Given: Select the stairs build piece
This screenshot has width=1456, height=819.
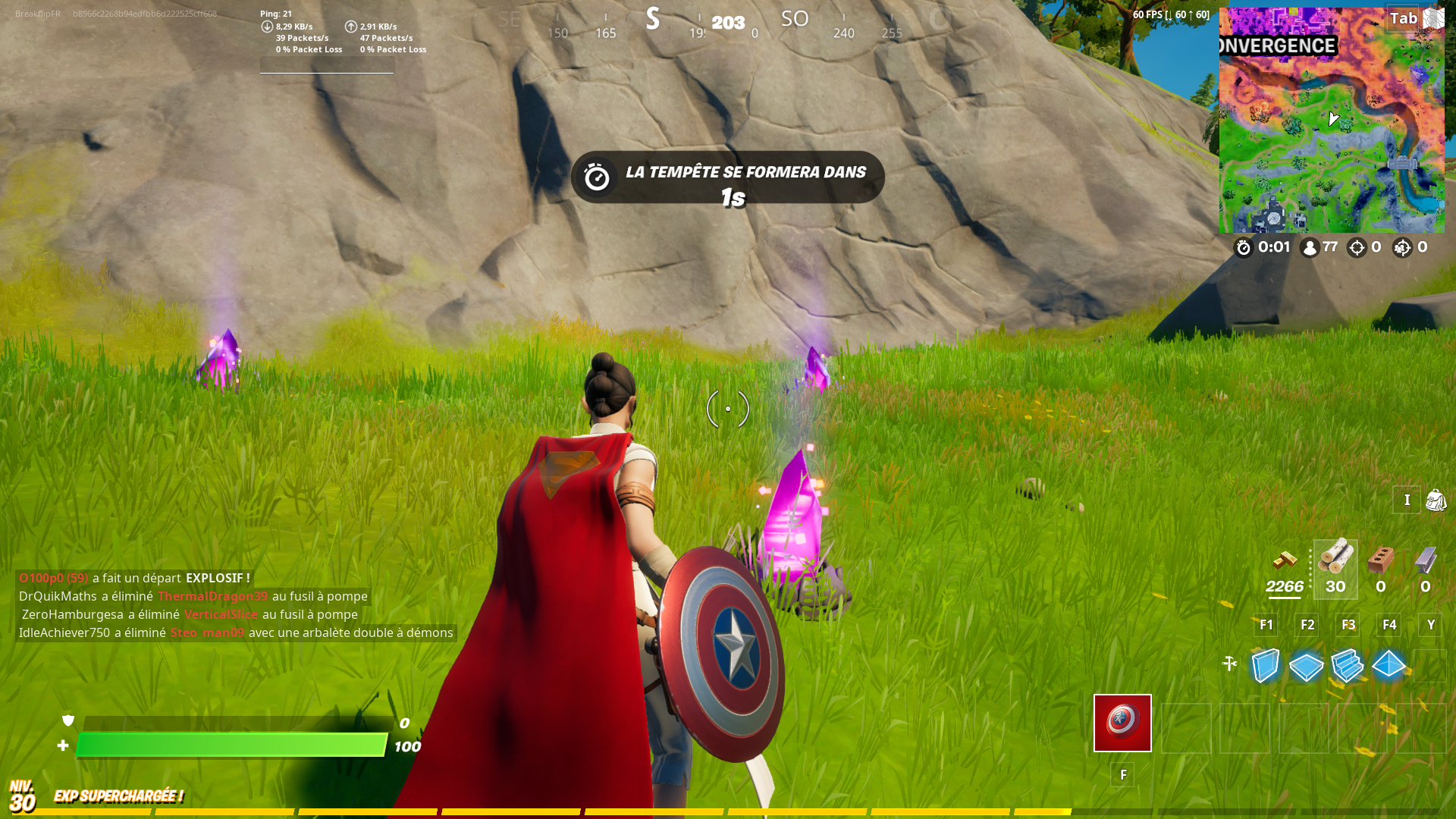Looking at the screenshot, I should (1348, 667).
